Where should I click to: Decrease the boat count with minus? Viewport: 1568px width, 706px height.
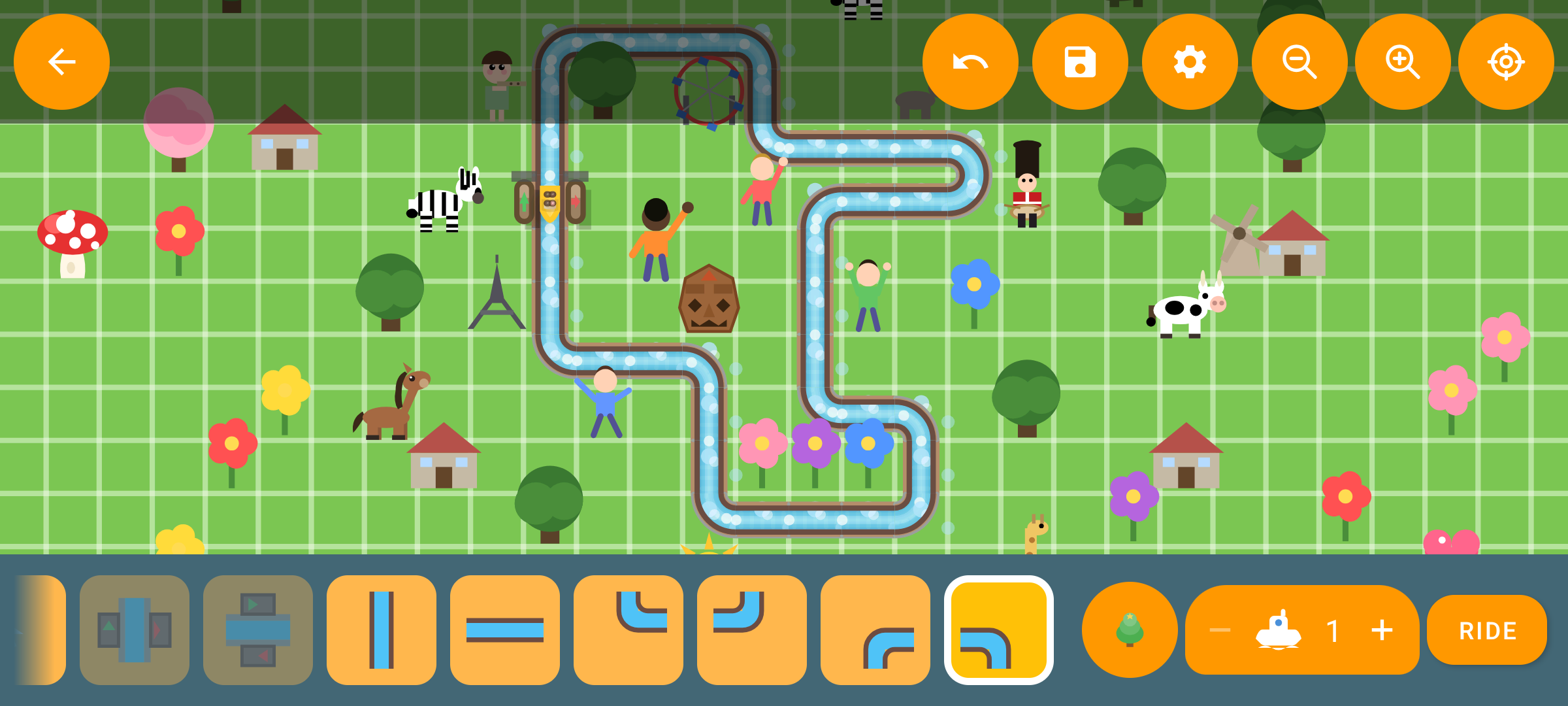(1220, 630)
